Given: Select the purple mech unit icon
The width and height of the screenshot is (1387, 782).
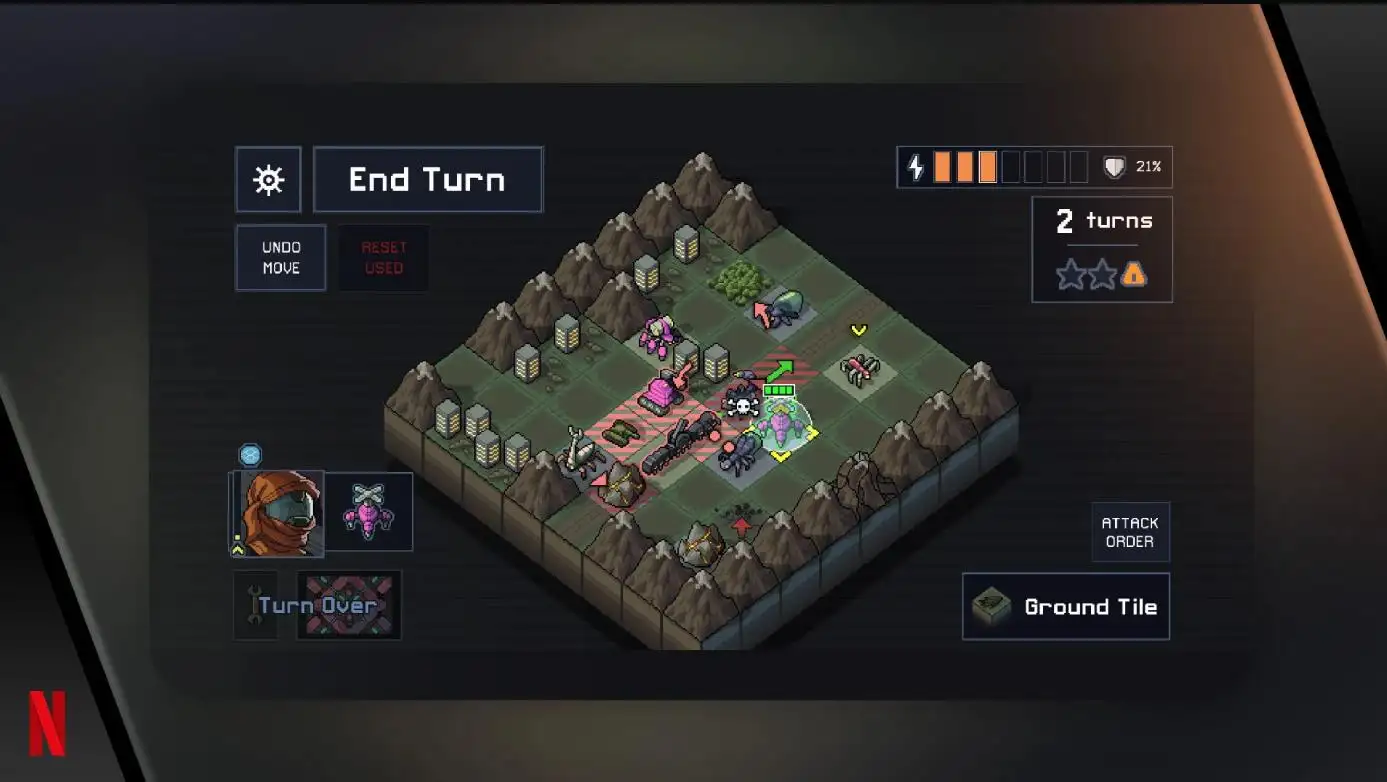Looking at the screenshot, I should [x=369, y=511].
